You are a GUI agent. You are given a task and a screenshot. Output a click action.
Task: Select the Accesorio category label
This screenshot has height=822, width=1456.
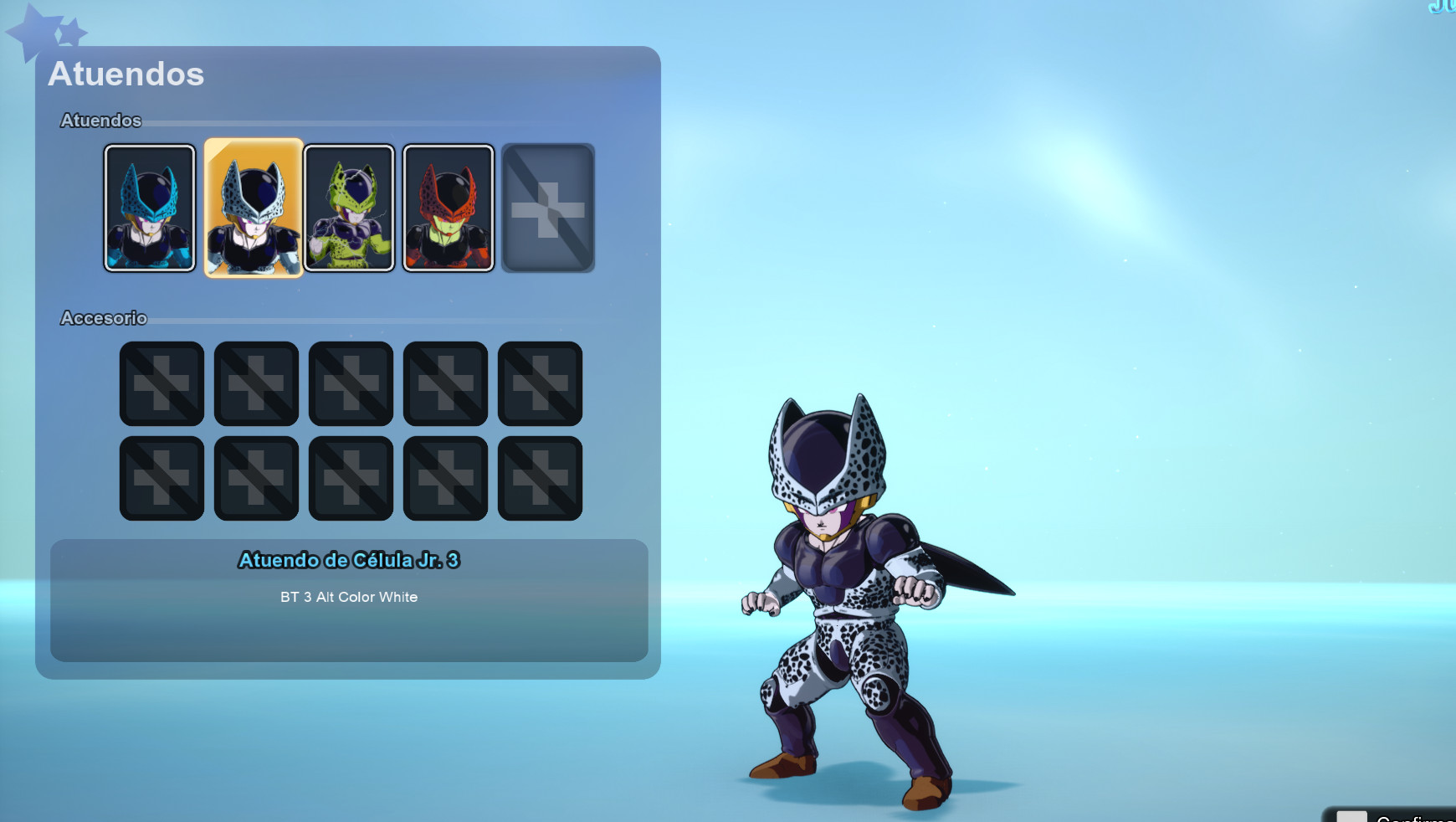[104, 319]
